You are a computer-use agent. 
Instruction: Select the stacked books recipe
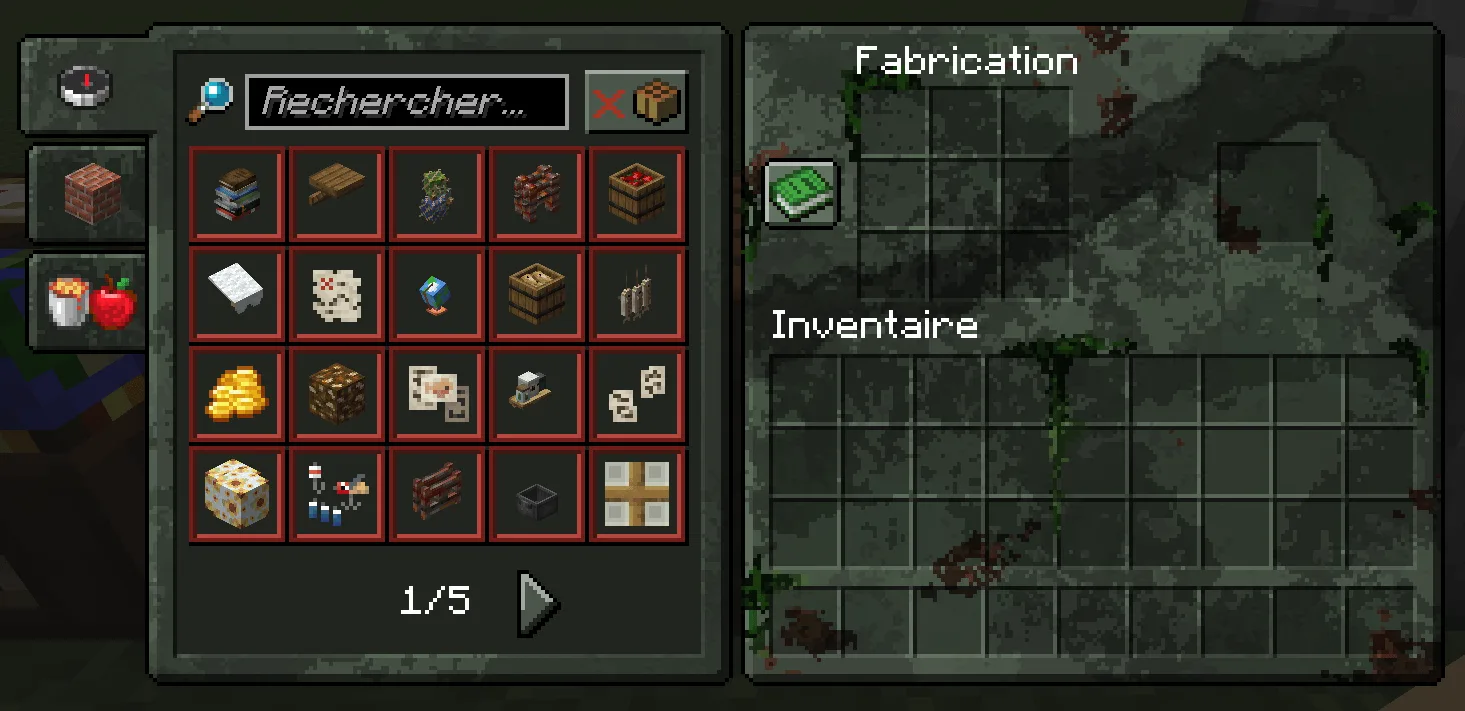pos(237,195)
